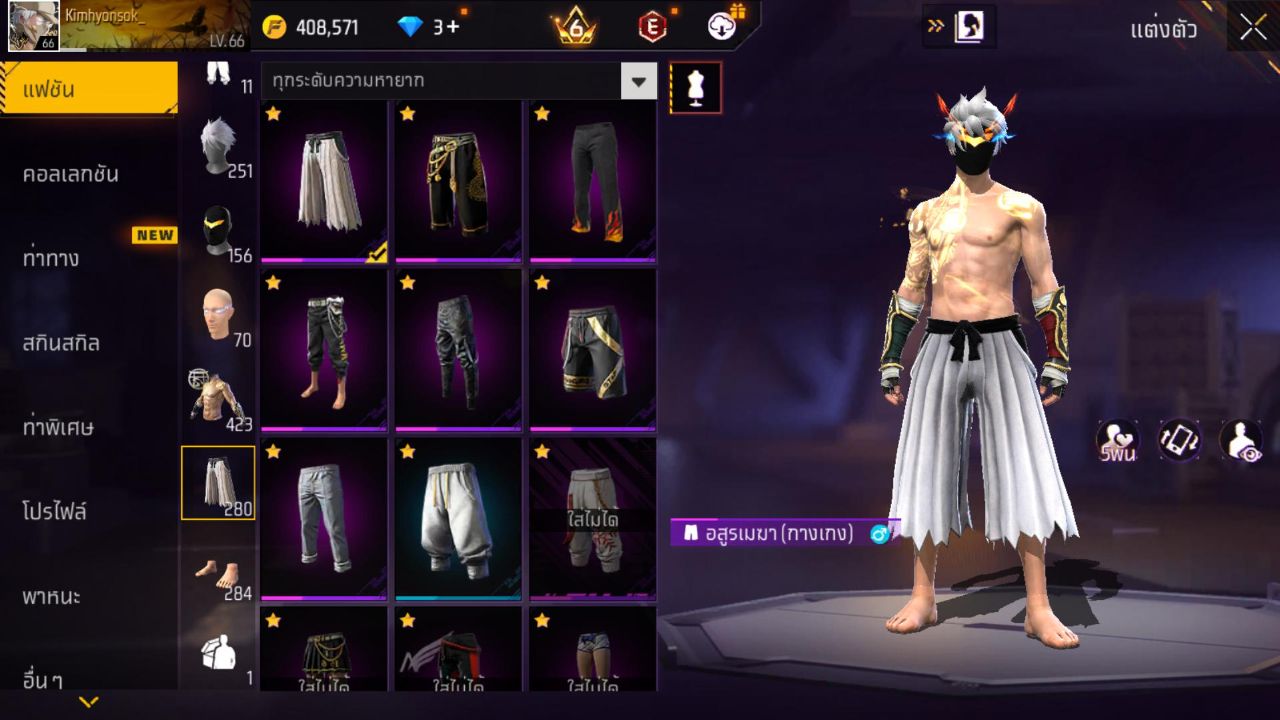Pick the black pants with flame cuffs
The height and width of the screenshot is (720, 1280).
(592, 181)
